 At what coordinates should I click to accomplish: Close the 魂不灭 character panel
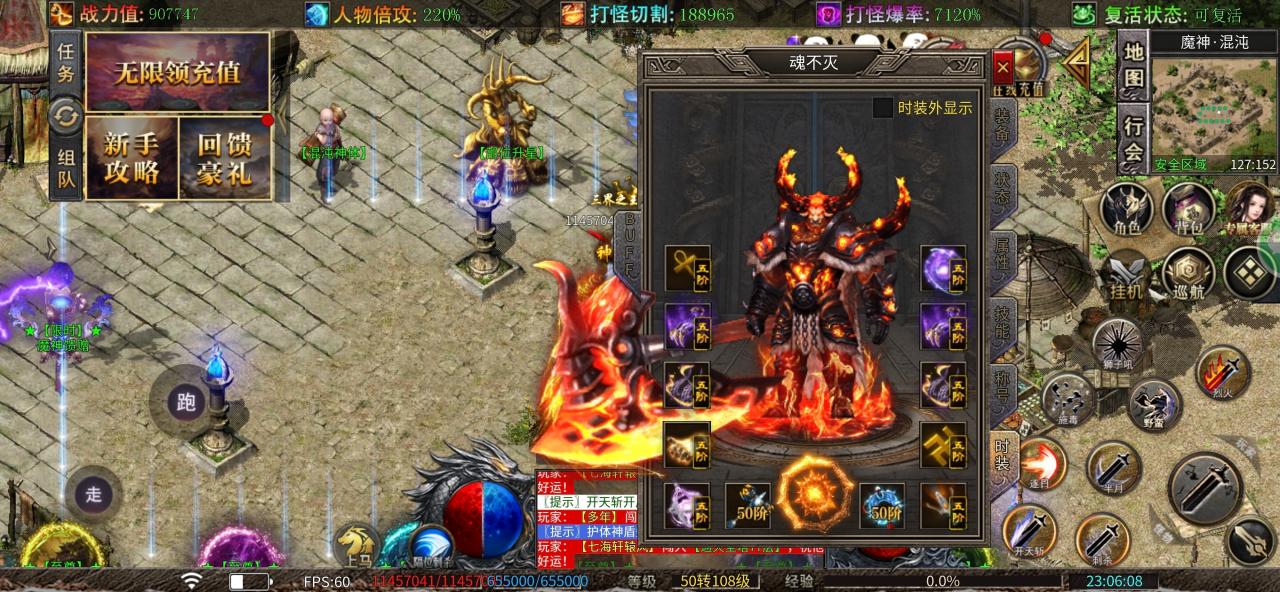click(1003, 68)
